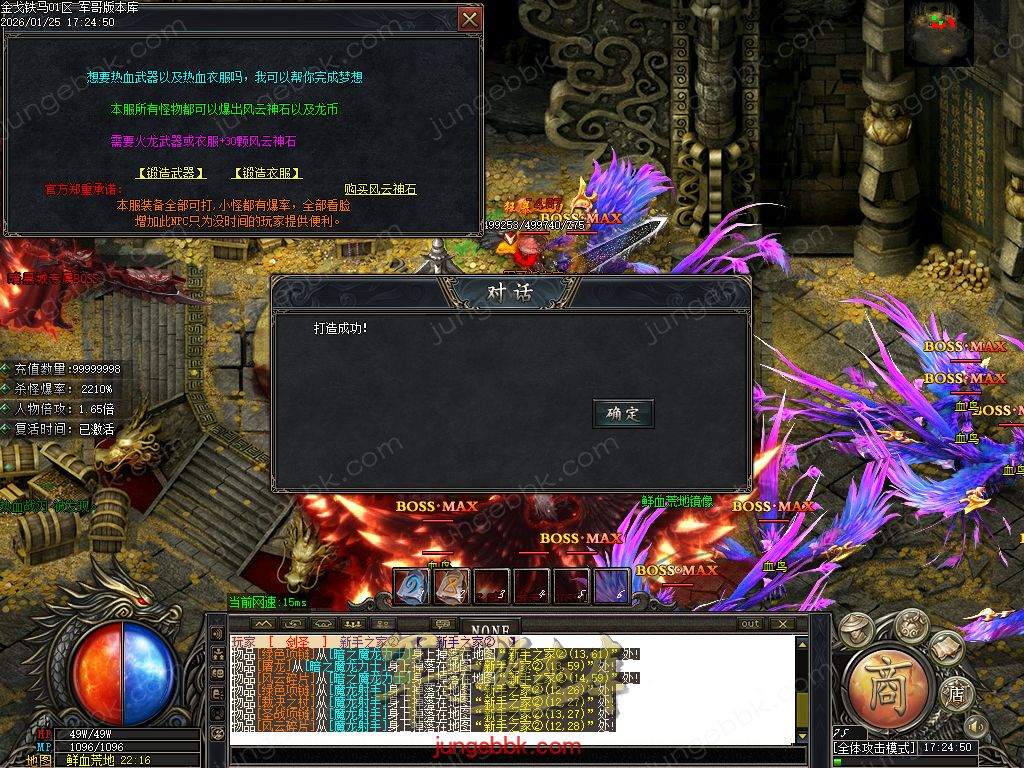
Task: Open the small 店 store button
Action: (x=955, y=691)
